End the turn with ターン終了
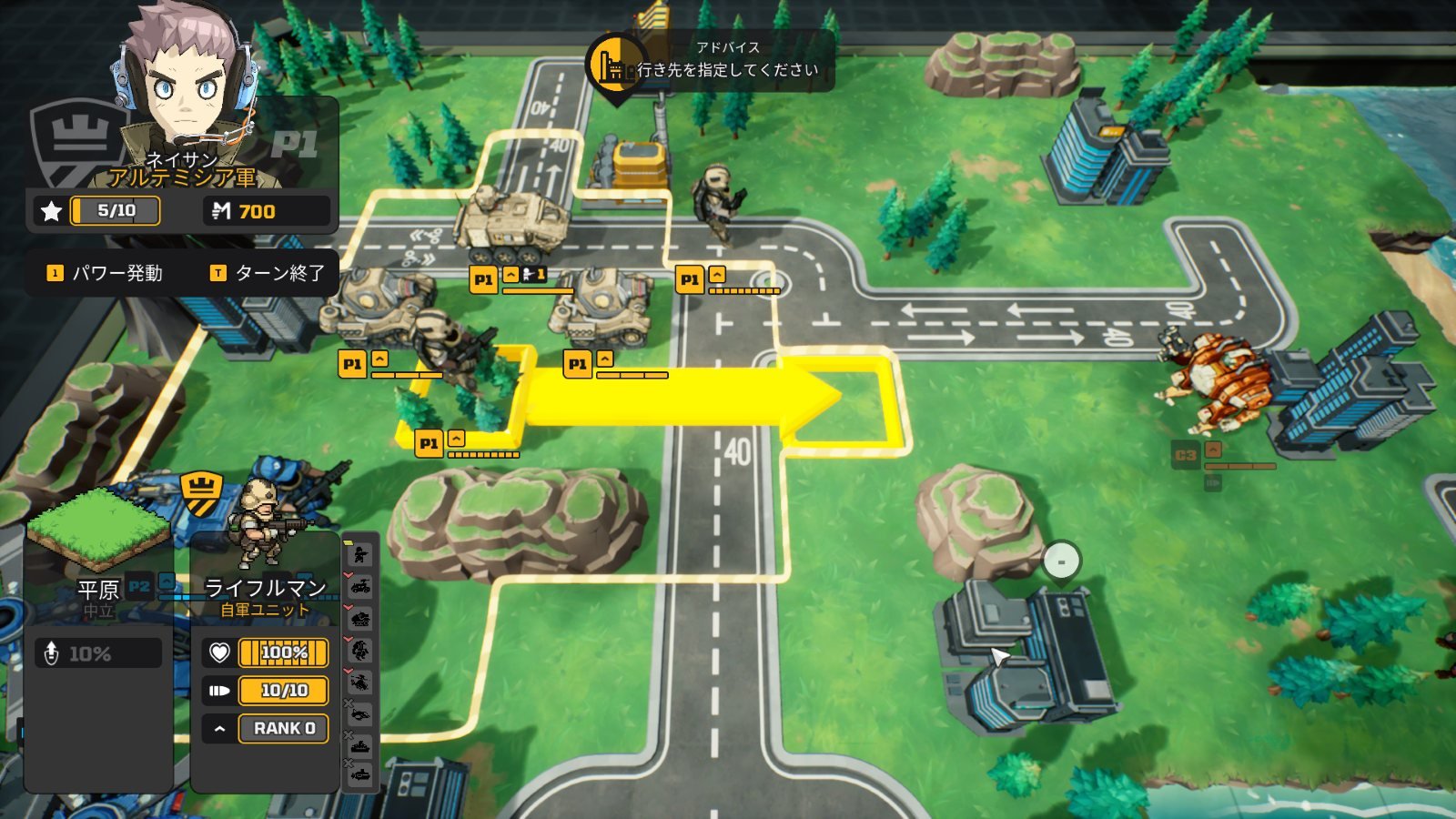Image resolution: width=1456 pixels, height=819 pixels. click(x=268, y=273)
